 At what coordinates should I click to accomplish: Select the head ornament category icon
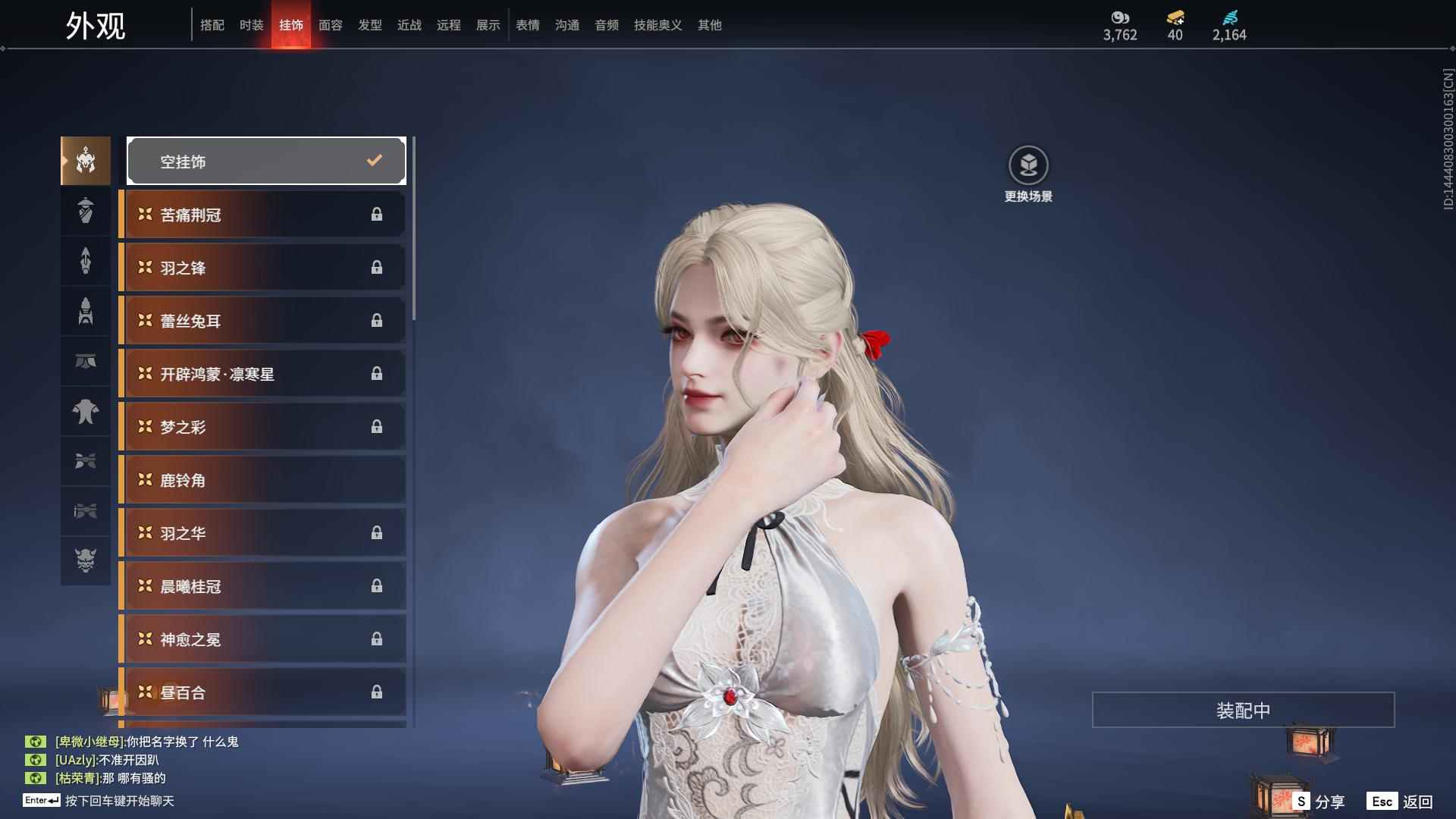[86, 161]
